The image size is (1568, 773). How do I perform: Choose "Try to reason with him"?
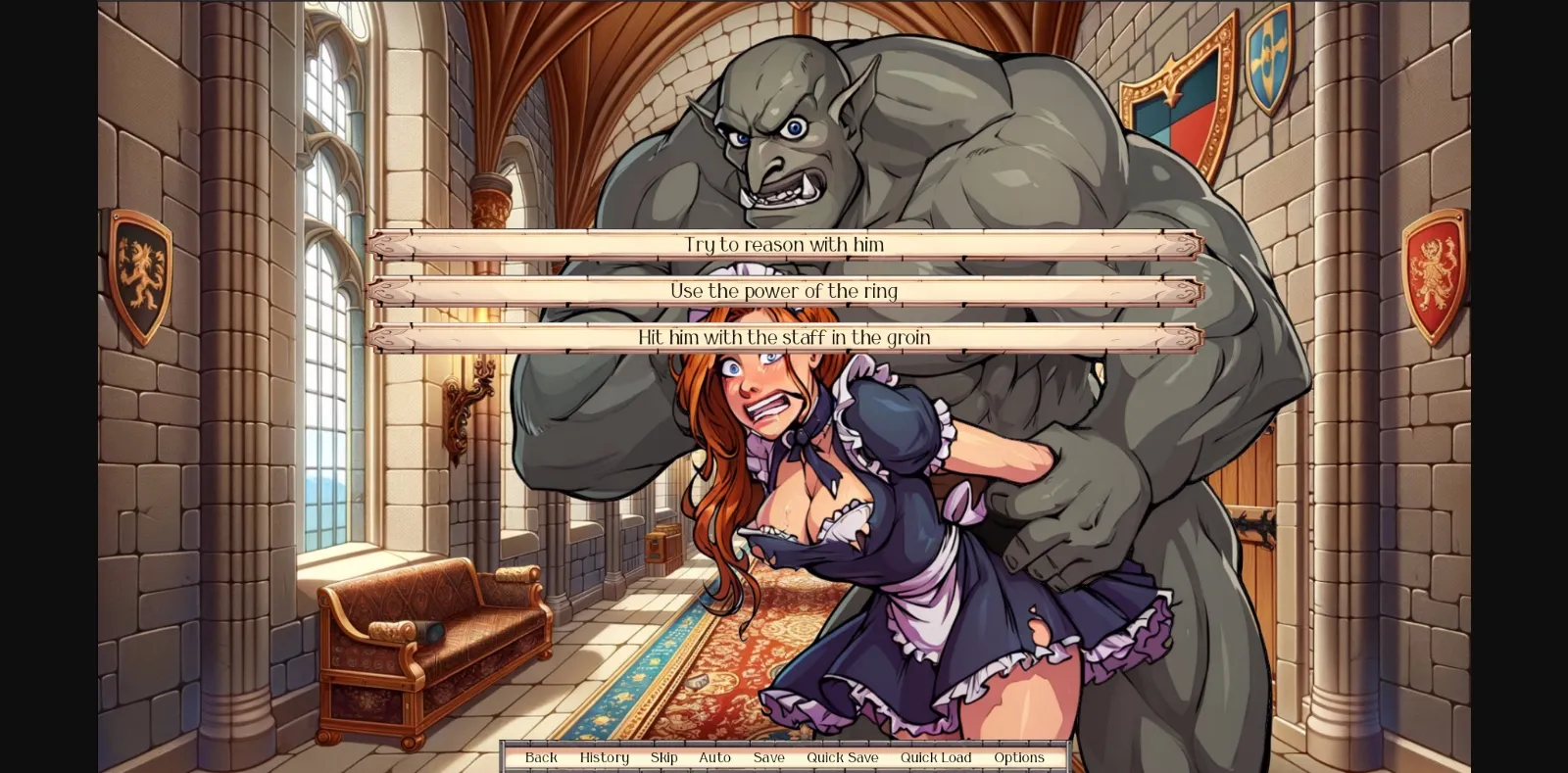[784, 245]
